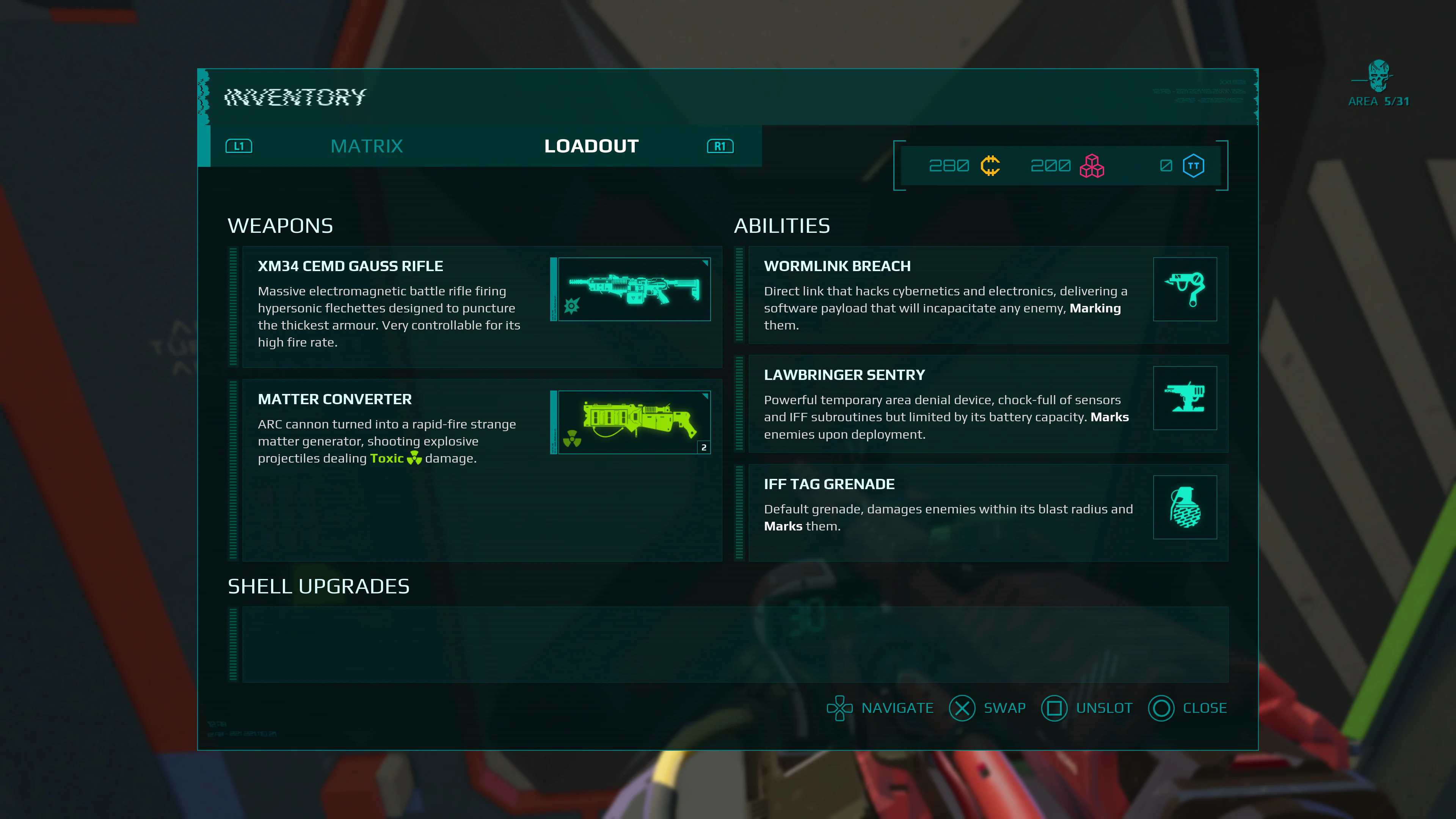The height and width of the screenshot is (819, 1456).
Task: Click the Lawbringer Sentry turret icon
Action: point(1185,398)
